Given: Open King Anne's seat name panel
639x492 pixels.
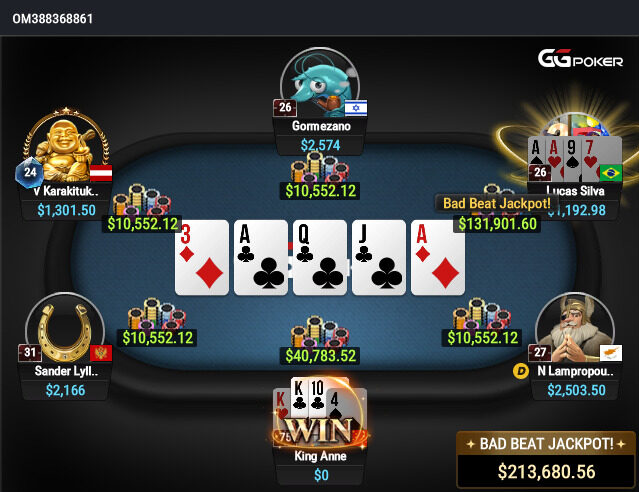Looking at the screenshot, I should pos(322,456).
